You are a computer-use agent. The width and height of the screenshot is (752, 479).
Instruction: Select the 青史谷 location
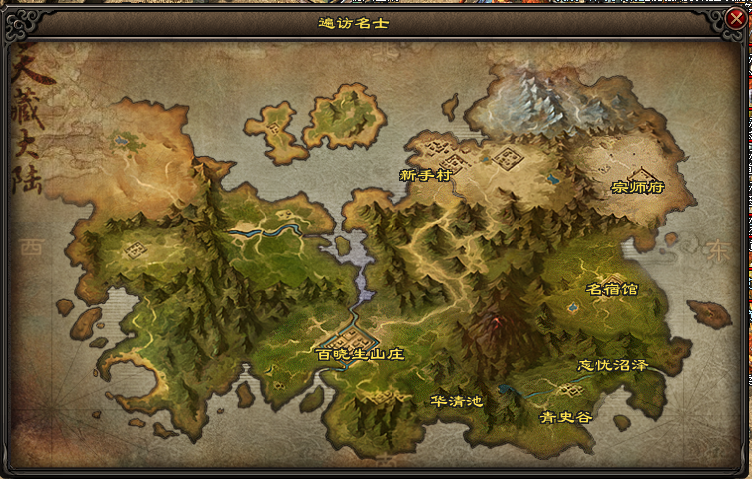[565, 417]
